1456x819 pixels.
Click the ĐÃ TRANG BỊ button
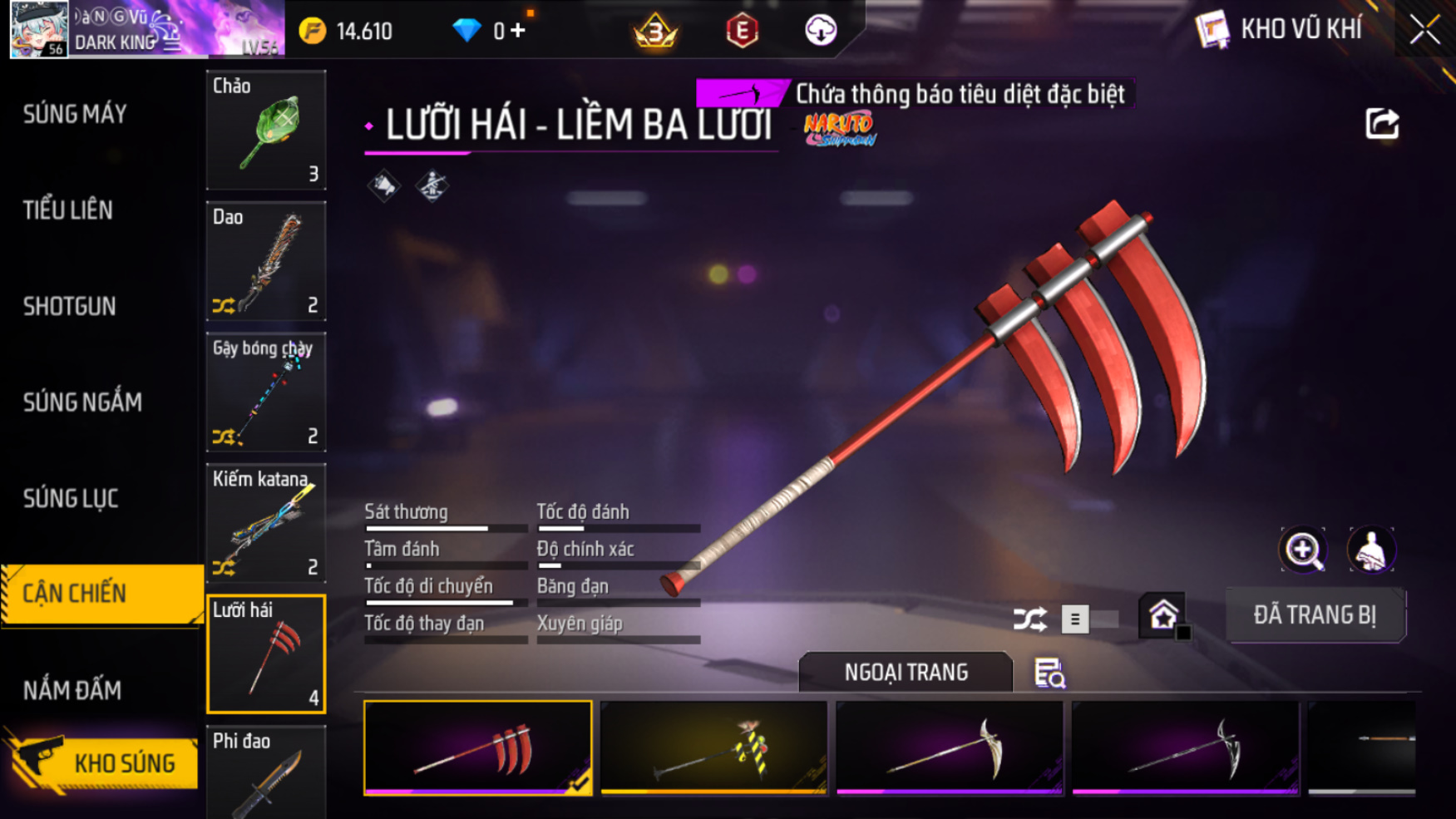click(x=1315, y=615)
